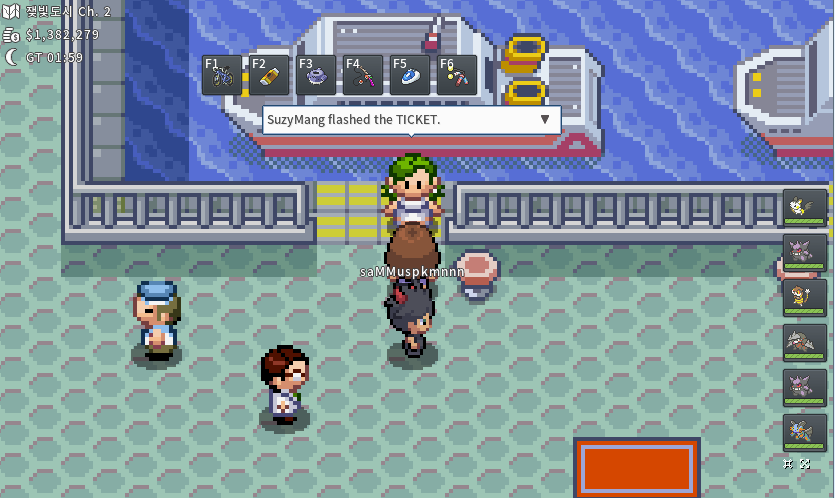This screenshot has width=835, height=498.
Task: Select the gray armored party Pokémon
Action: 804,343
